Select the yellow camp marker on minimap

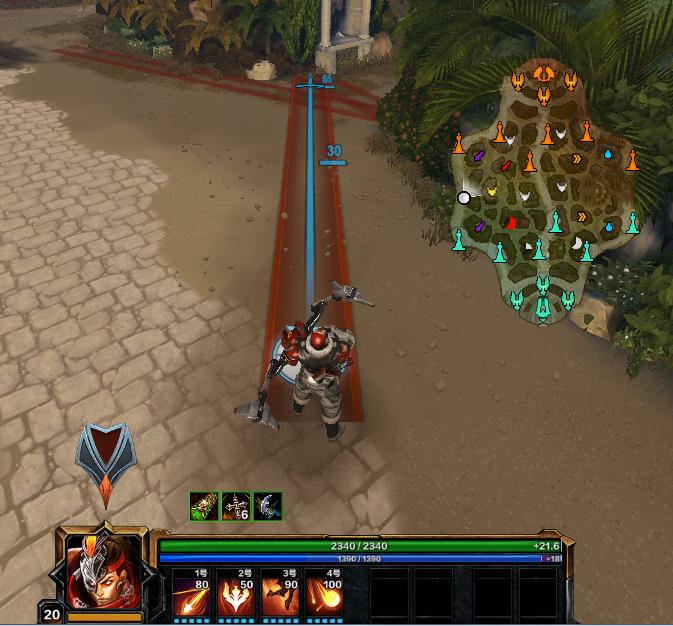(491, 189)
